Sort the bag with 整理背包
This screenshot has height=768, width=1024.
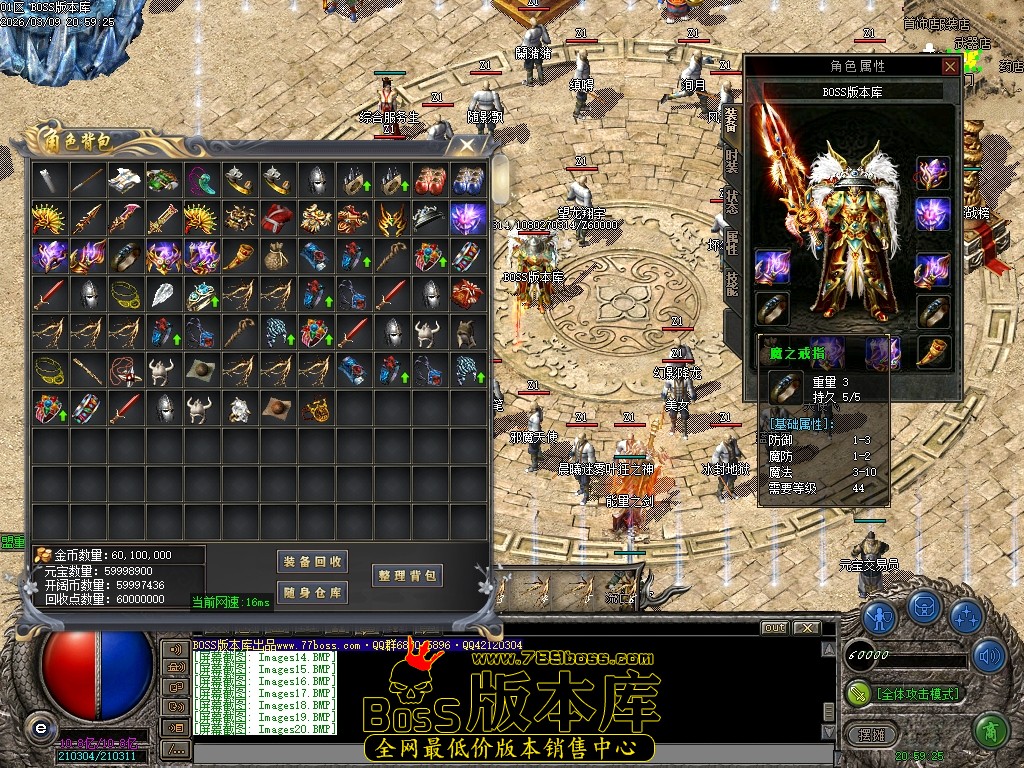[x=407, y=575]
